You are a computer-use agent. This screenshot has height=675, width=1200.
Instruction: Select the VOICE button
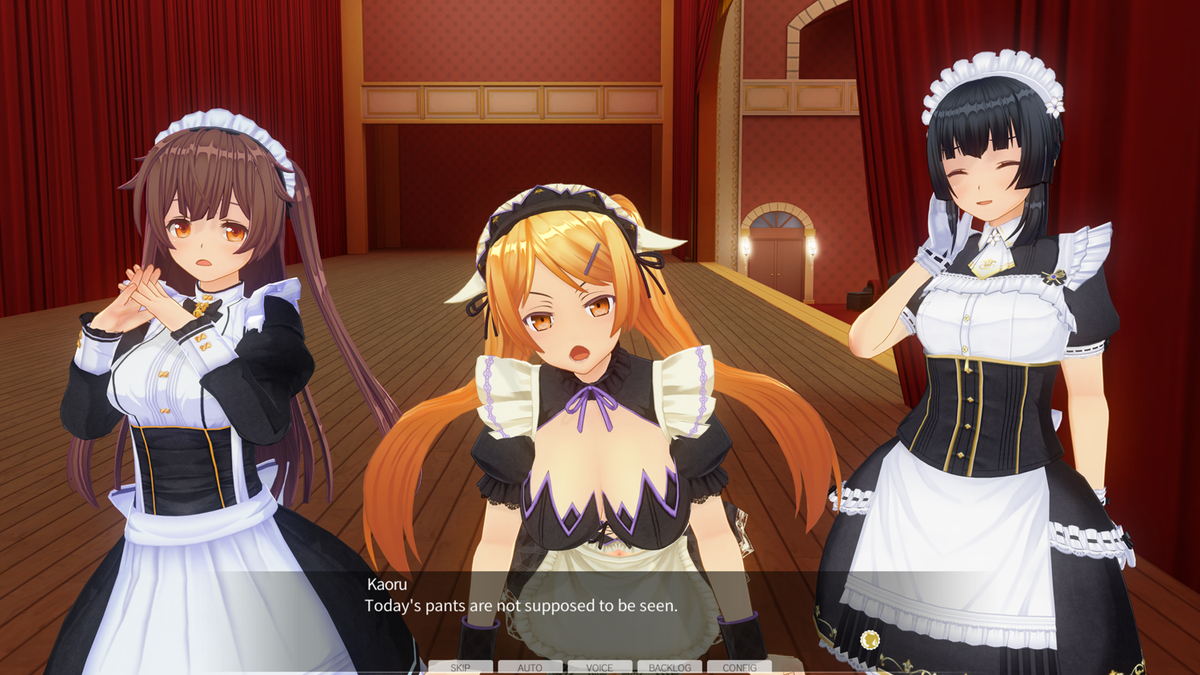click(x=600, y=667)
